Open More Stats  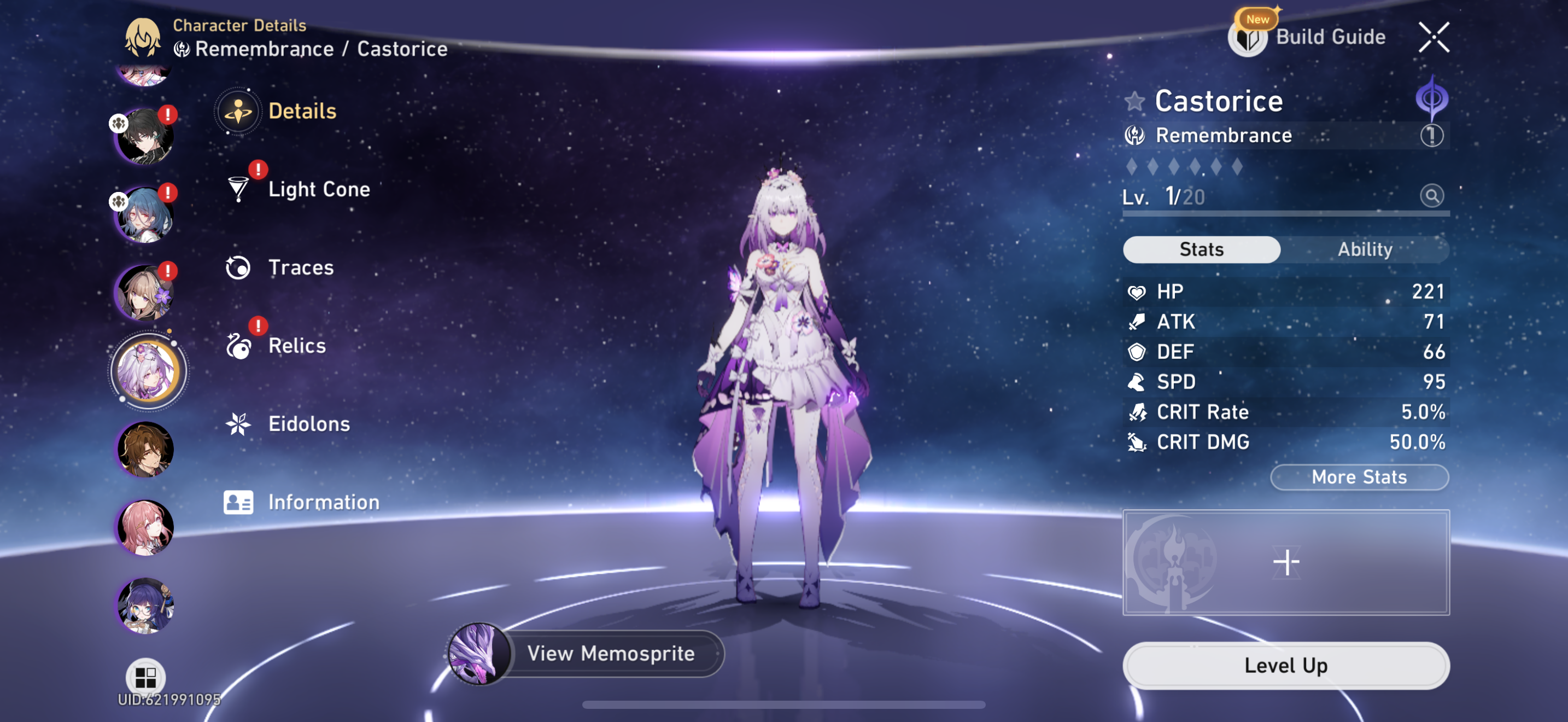1359,476
